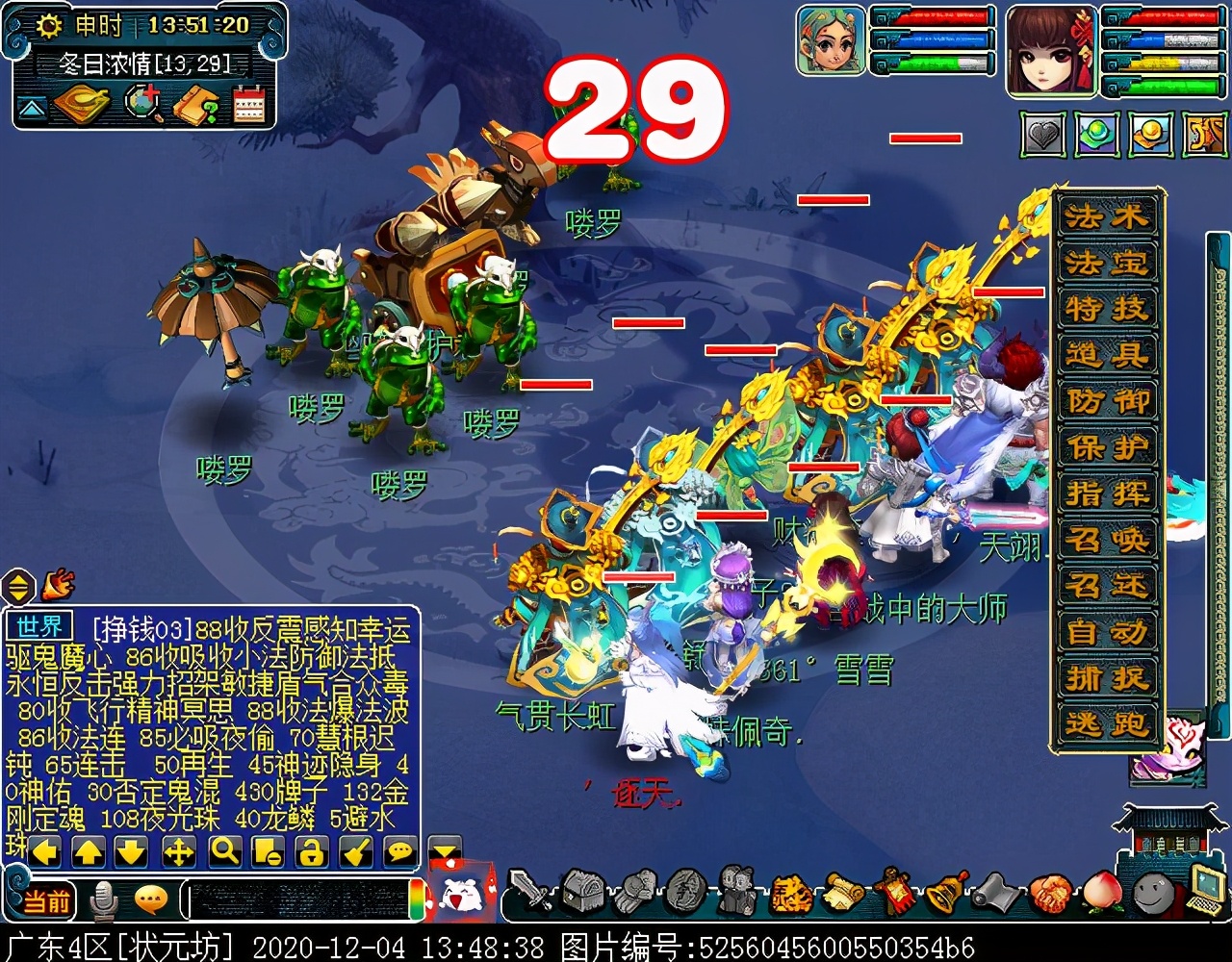Image resolution: width=1232 pixels, height=962 pixels.
Task: Open the 法术 spell menu
Action: 1107,216
